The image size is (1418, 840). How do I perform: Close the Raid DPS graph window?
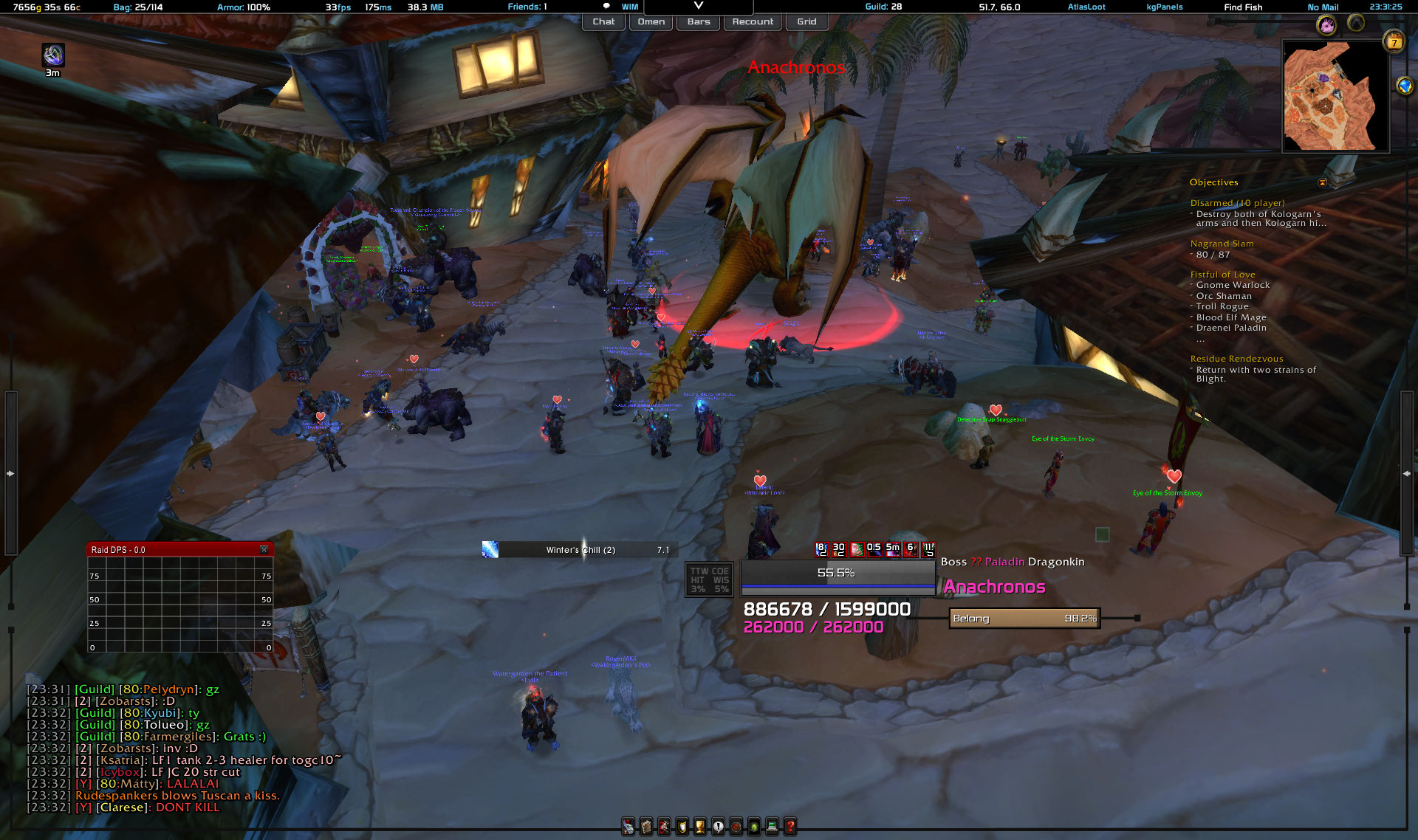point(264,550)
